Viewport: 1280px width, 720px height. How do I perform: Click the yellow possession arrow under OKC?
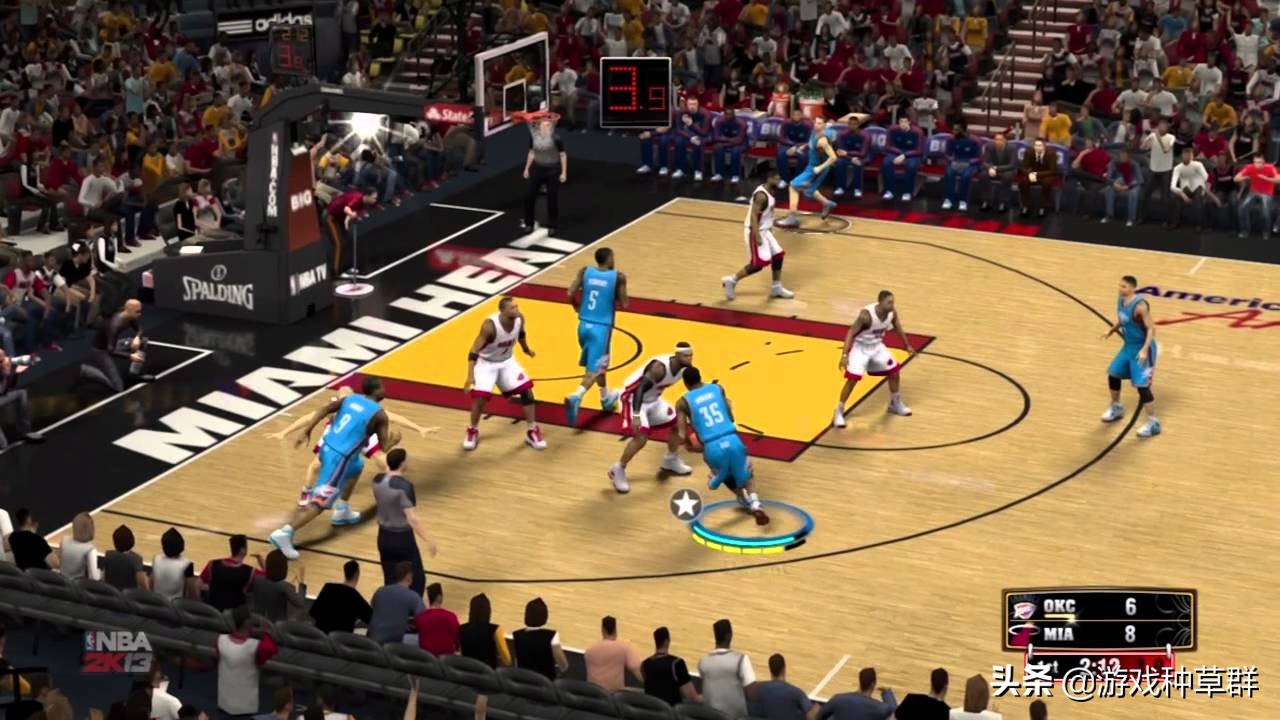(x=1059, y=616)
